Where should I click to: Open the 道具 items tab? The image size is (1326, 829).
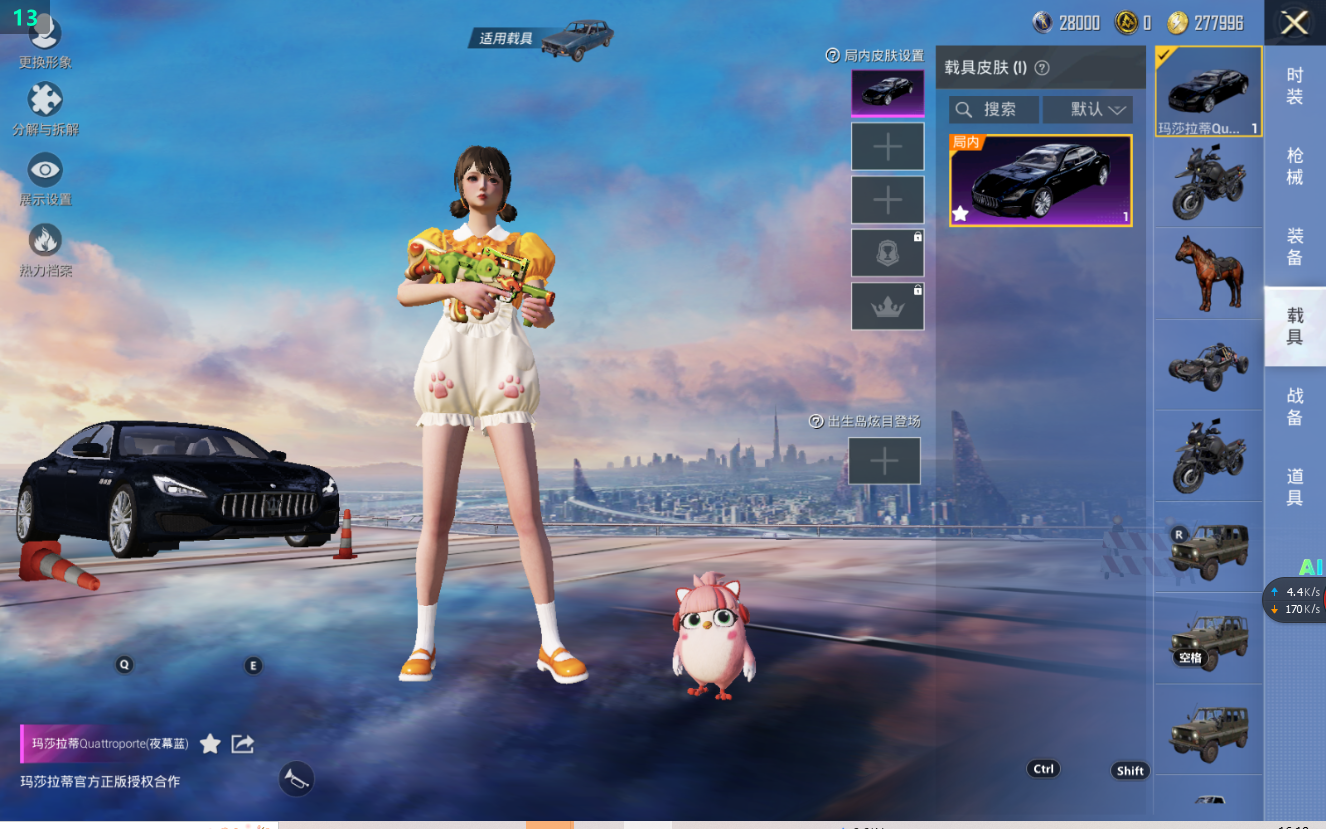click(1294, 487)
